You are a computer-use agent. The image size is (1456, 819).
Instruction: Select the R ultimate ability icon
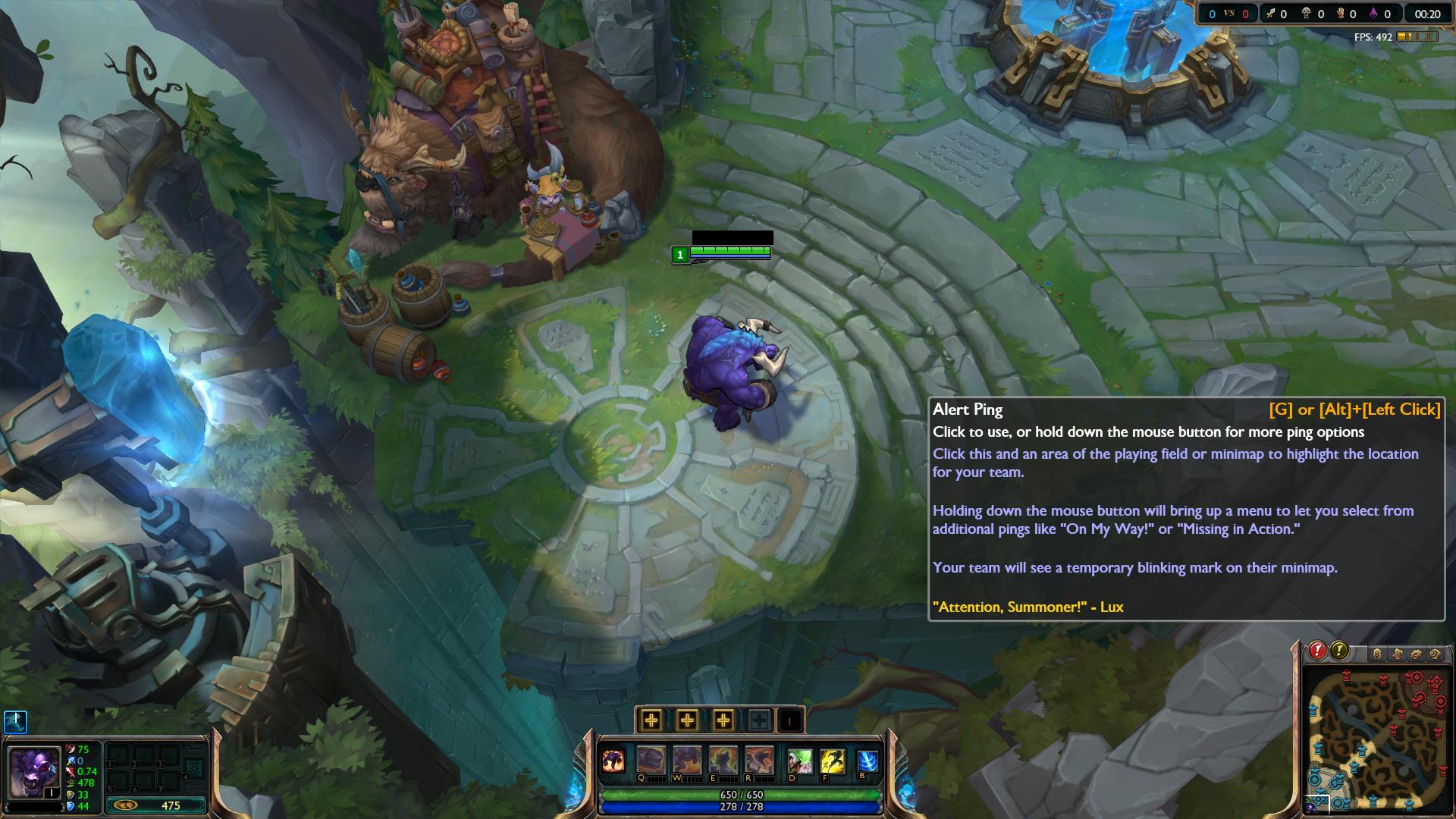click(759, 760)
